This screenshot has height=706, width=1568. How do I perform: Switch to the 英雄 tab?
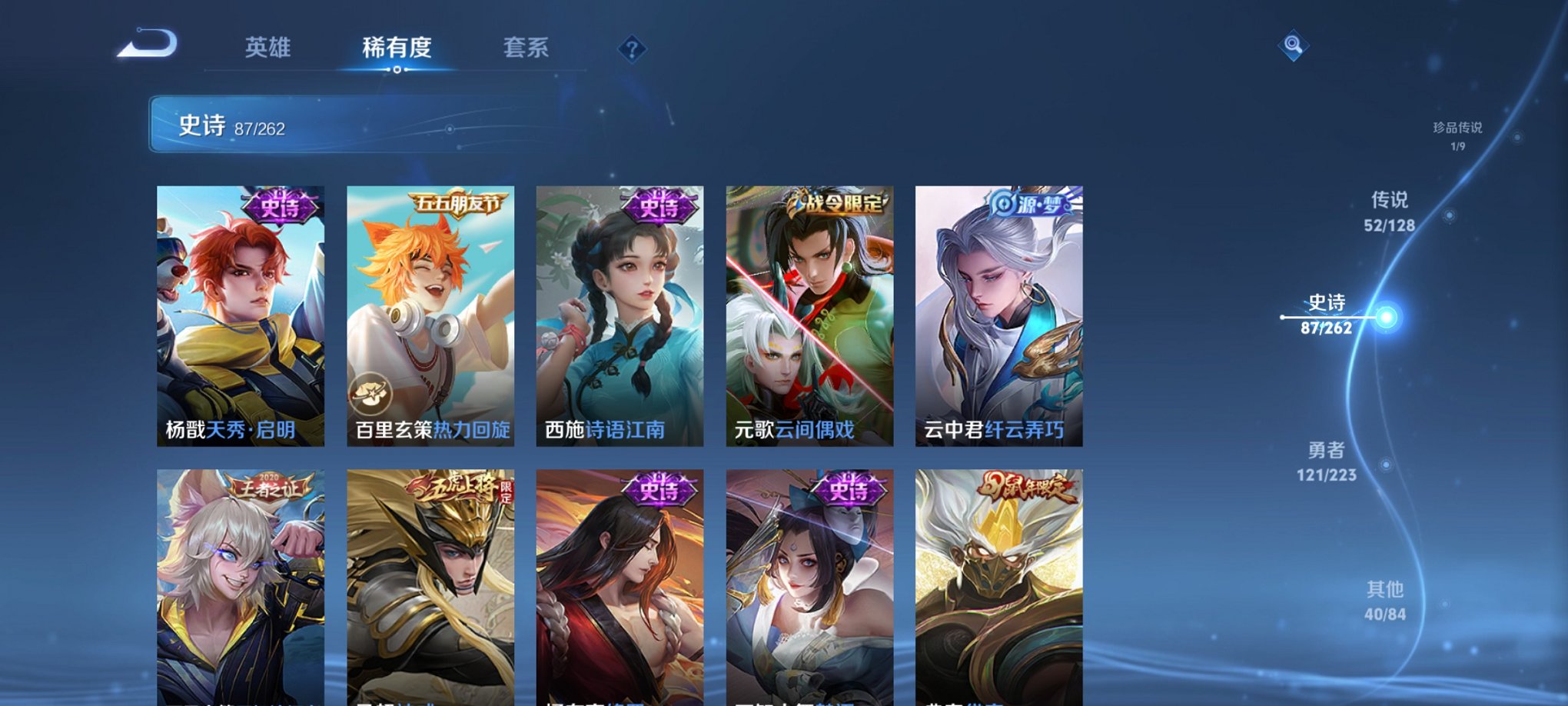(267, 48)
